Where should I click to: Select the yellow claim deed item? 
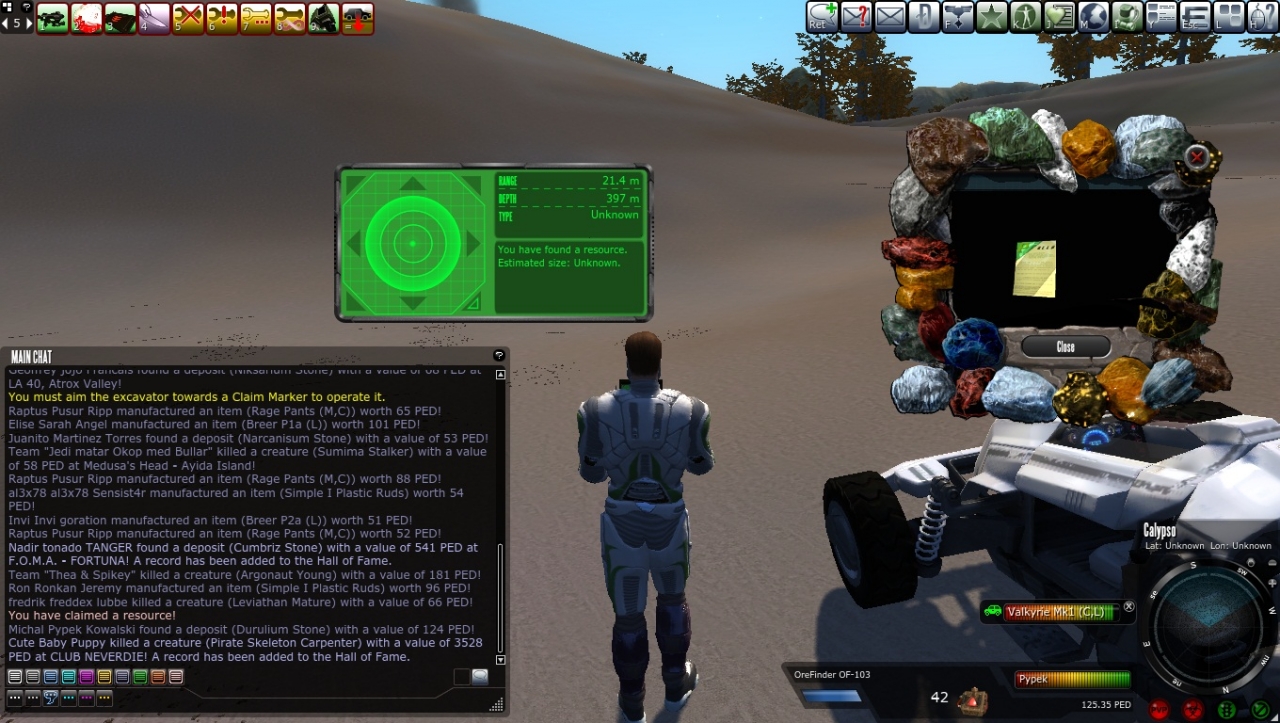1035,269
